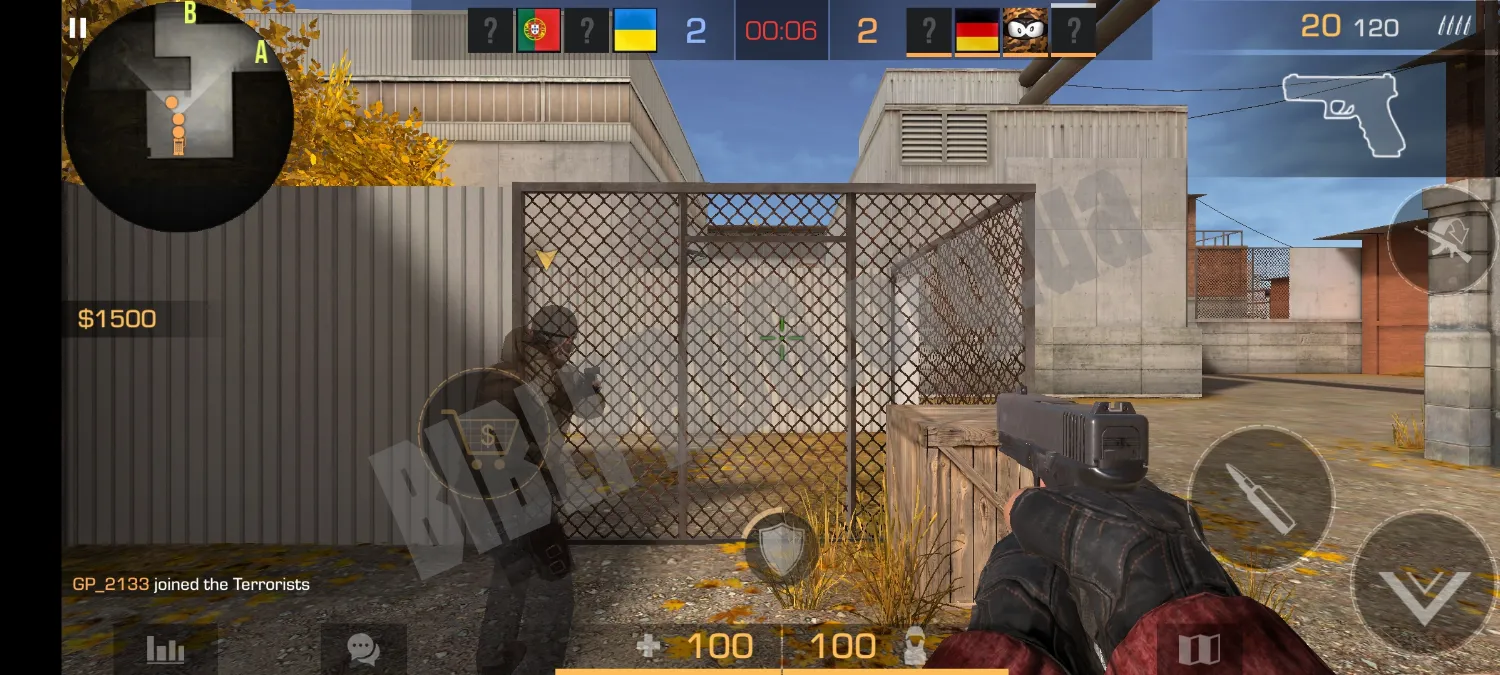This screenshot has height=675, width=1500.
Task: Open the chat speech-bubble icon
Action: click(x=363, y=650)
